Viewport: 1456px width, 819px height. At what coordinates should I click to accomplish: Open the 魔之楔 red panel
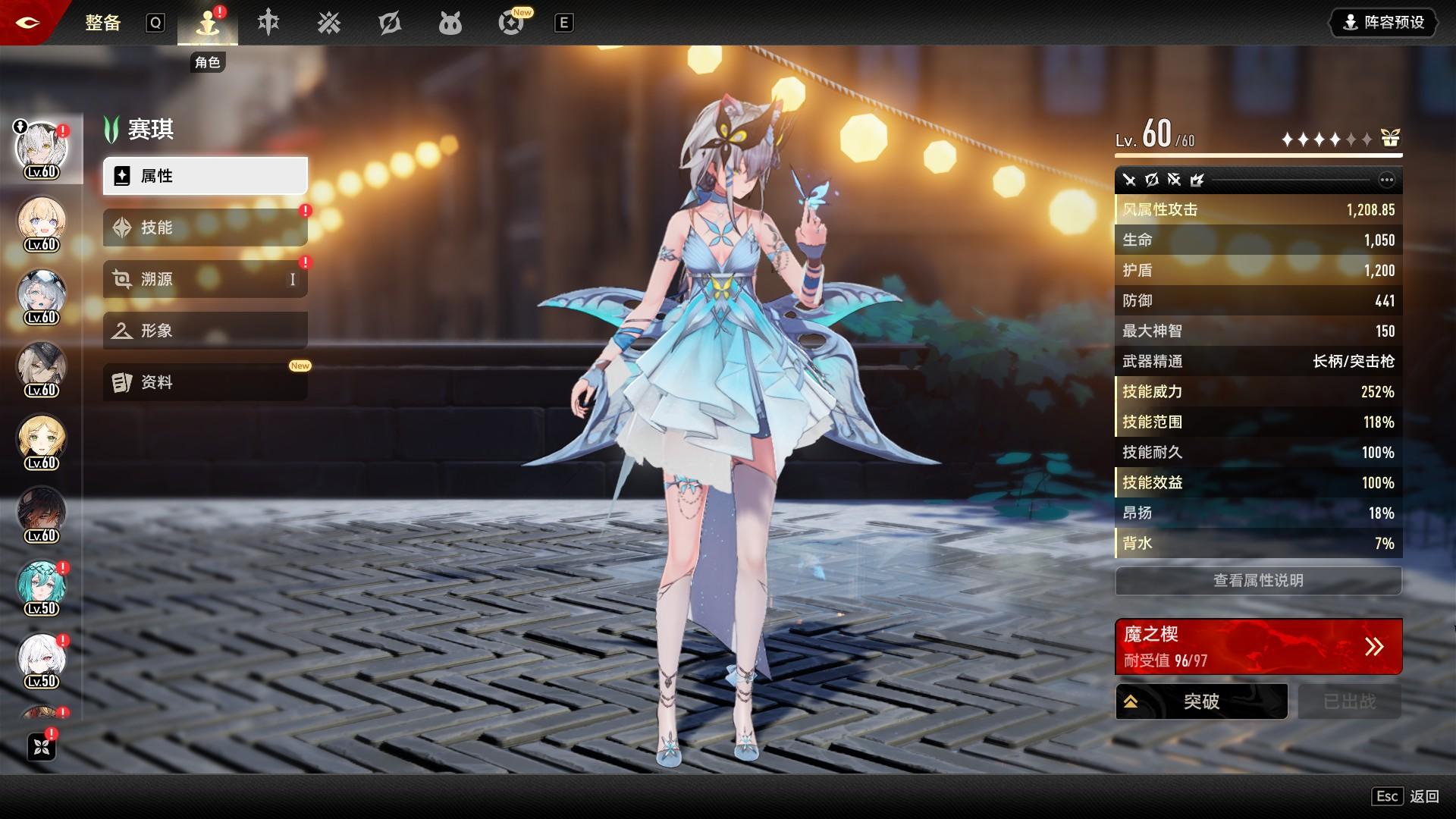[1258, 647]
